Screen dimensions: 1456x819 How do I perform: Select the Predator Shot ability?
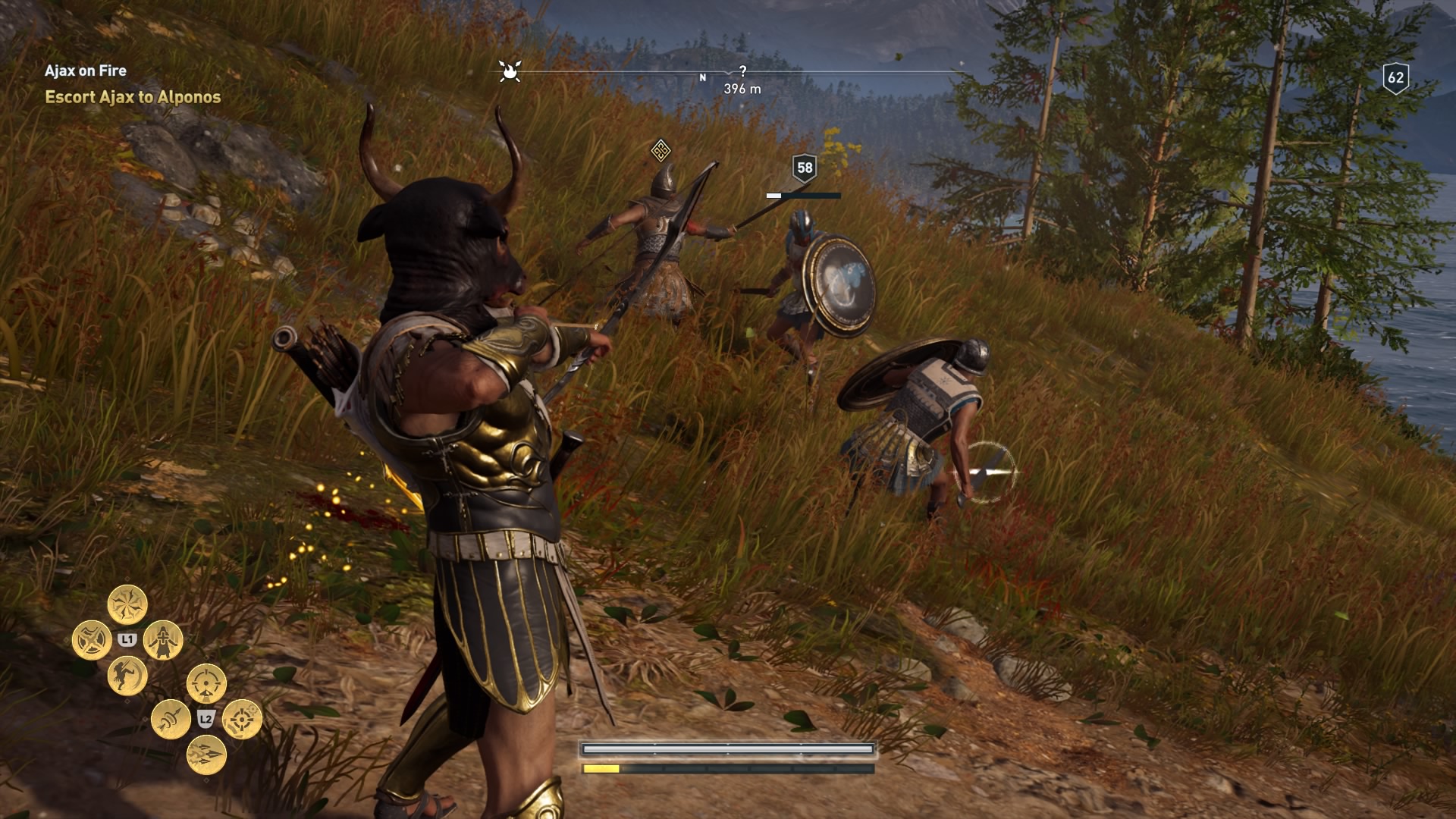click(x=206, y=683)
